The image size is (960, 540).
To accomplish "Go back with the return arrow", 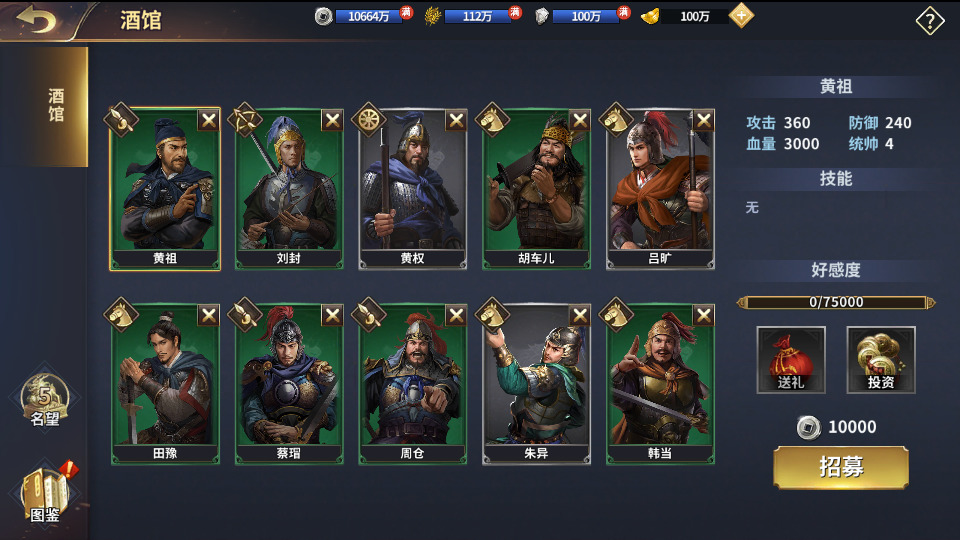I will coord(37,20).
